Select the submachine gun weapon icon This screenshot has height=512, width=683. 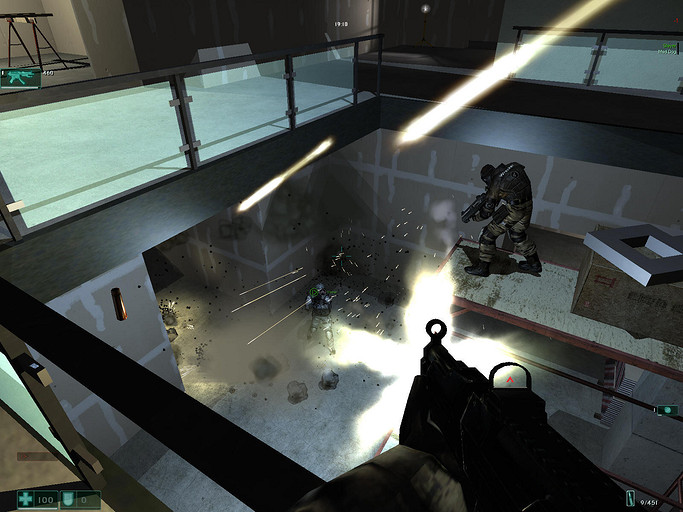19,76
